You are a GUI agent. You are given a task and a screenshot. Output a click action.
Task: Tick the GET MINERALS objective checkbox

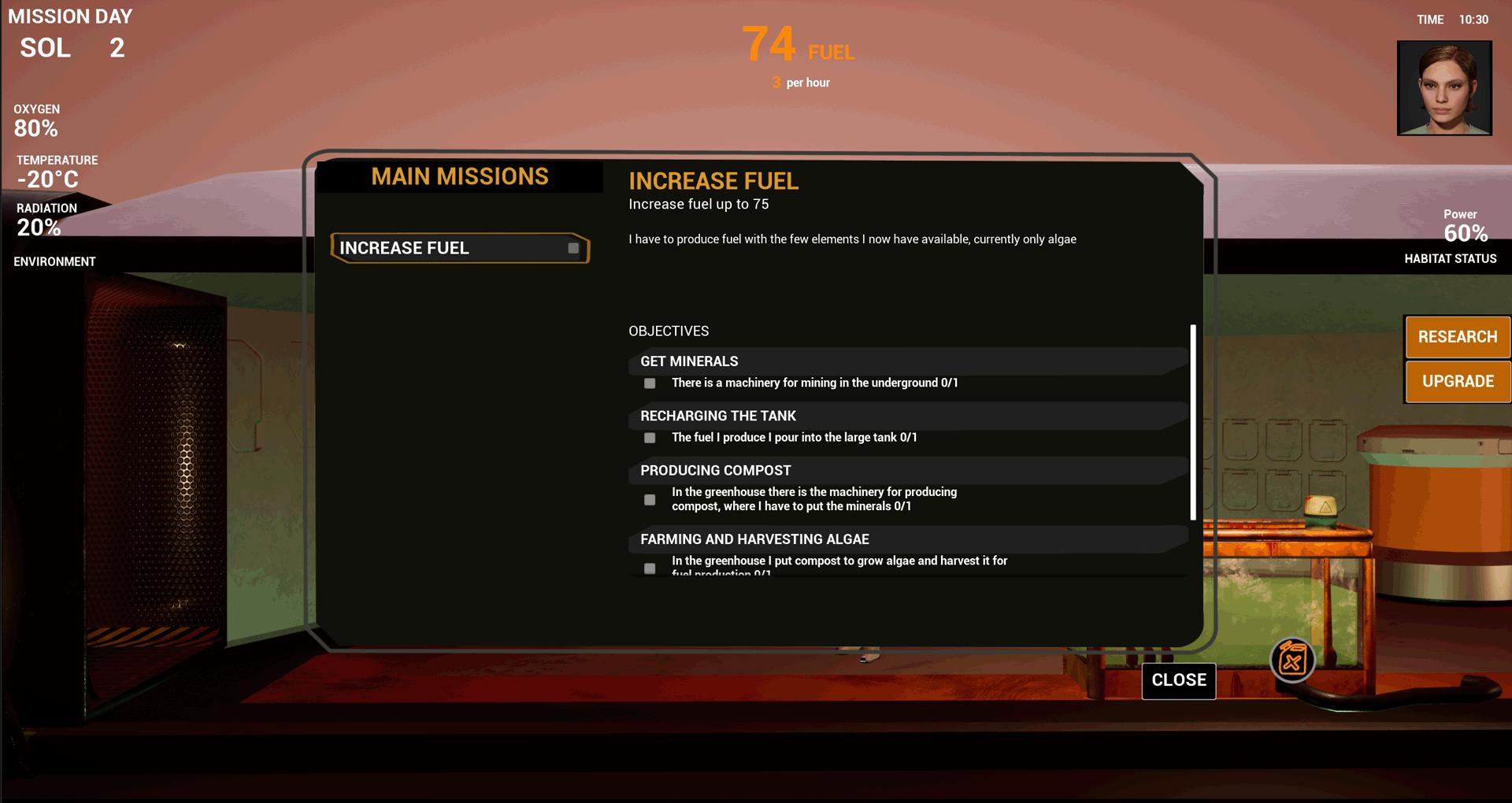click(649, 383)
